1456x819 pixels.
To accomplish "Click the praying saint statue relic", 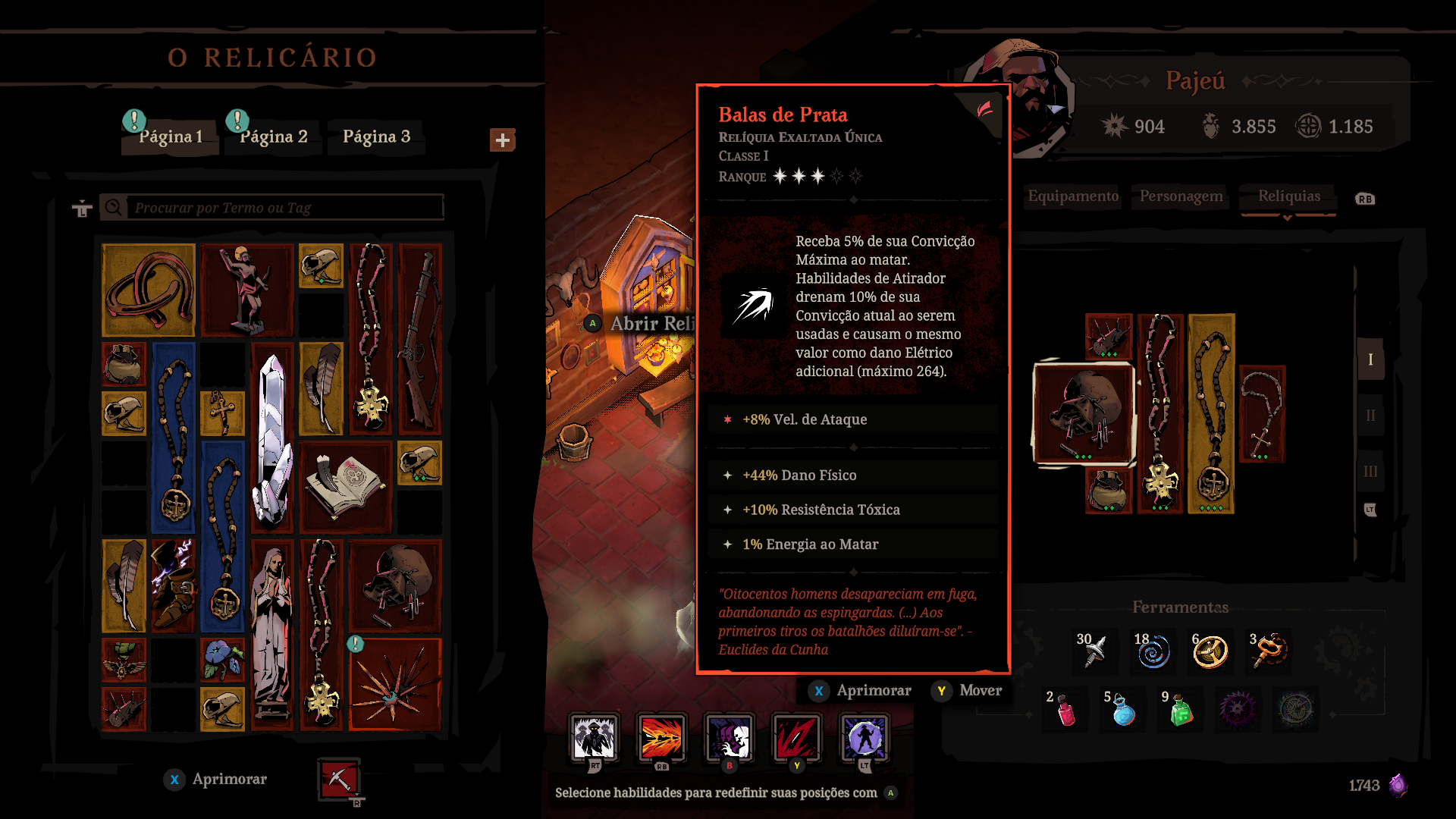I will [271, 633].
